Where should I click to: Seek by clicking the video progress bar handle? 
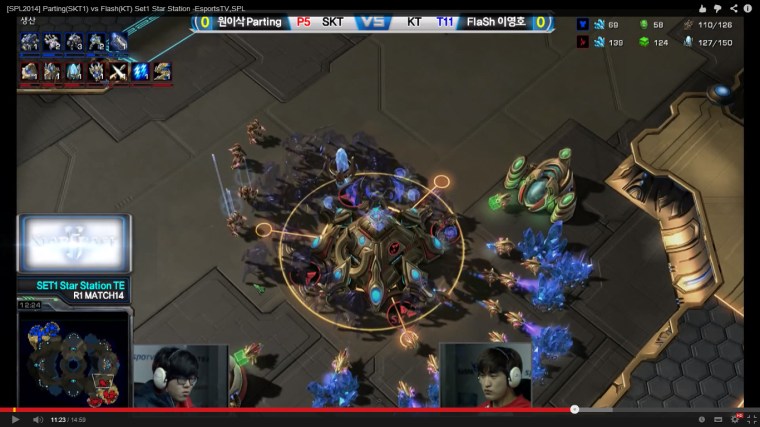point(574,409)
